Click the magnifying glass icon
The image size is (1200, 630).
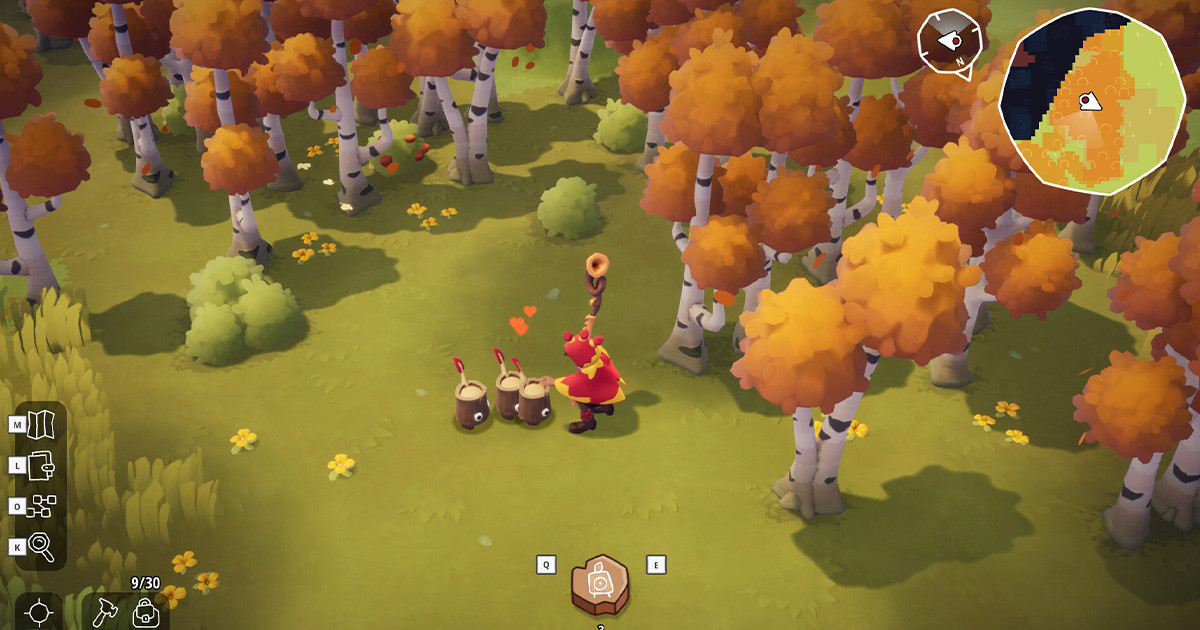click(x=43, y=546)
